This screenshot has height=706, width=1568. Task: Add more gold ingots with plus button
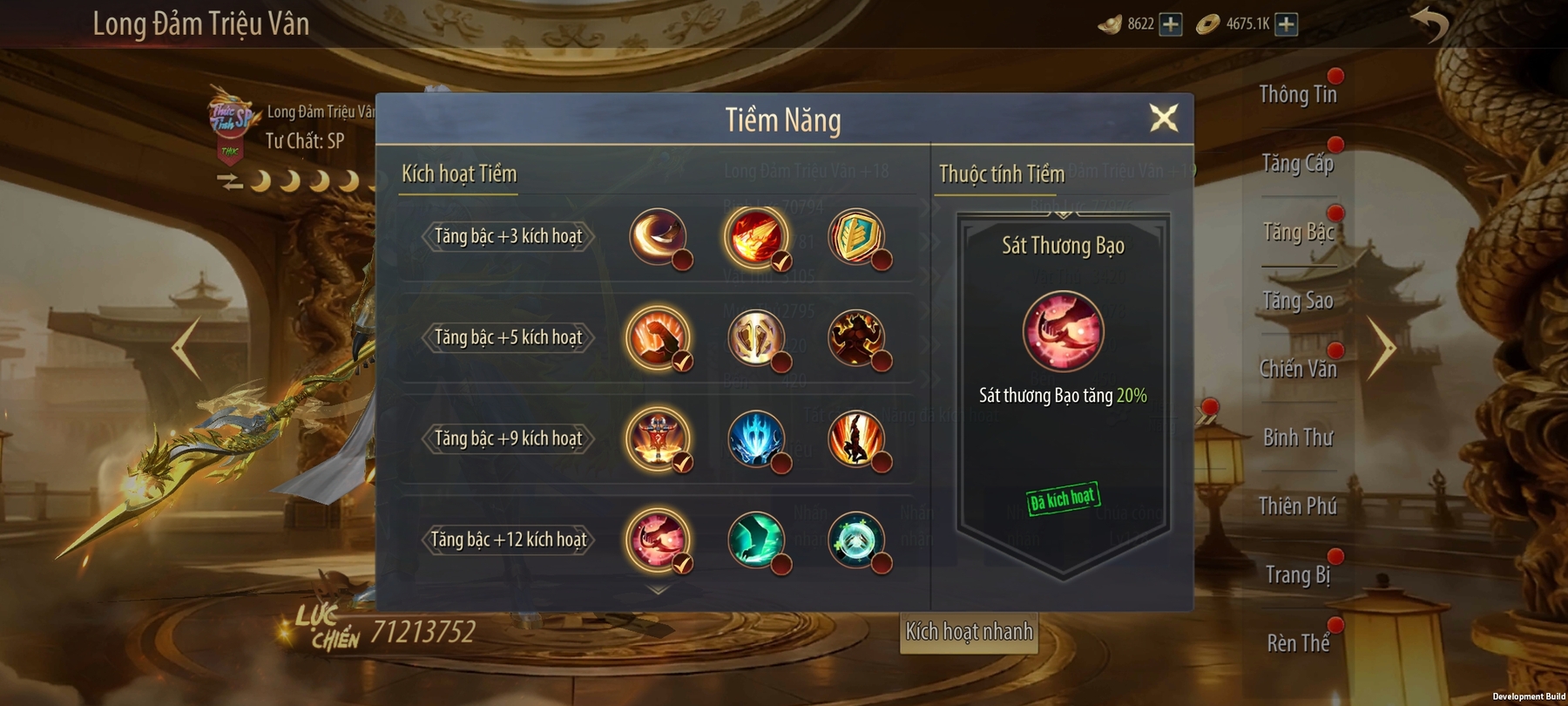click(x=1171, y=24)
